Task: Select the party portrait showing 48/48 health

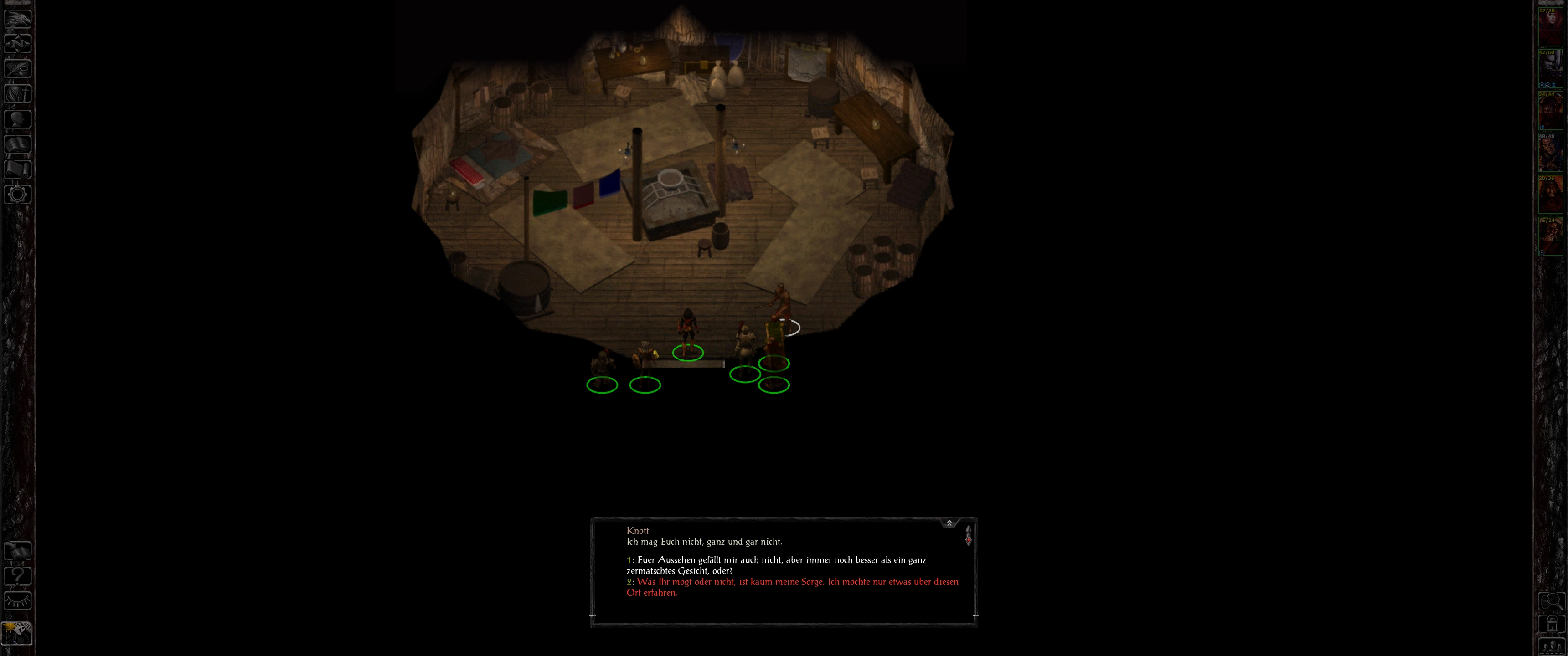Action: coord(1550,153)
